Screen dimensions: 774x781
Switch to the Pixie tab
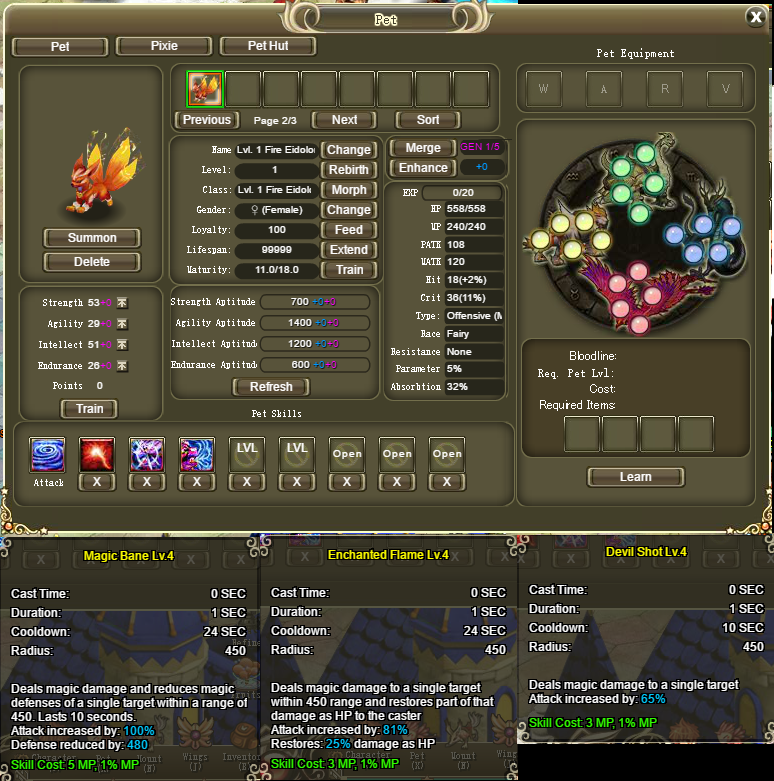pos(164,46)
